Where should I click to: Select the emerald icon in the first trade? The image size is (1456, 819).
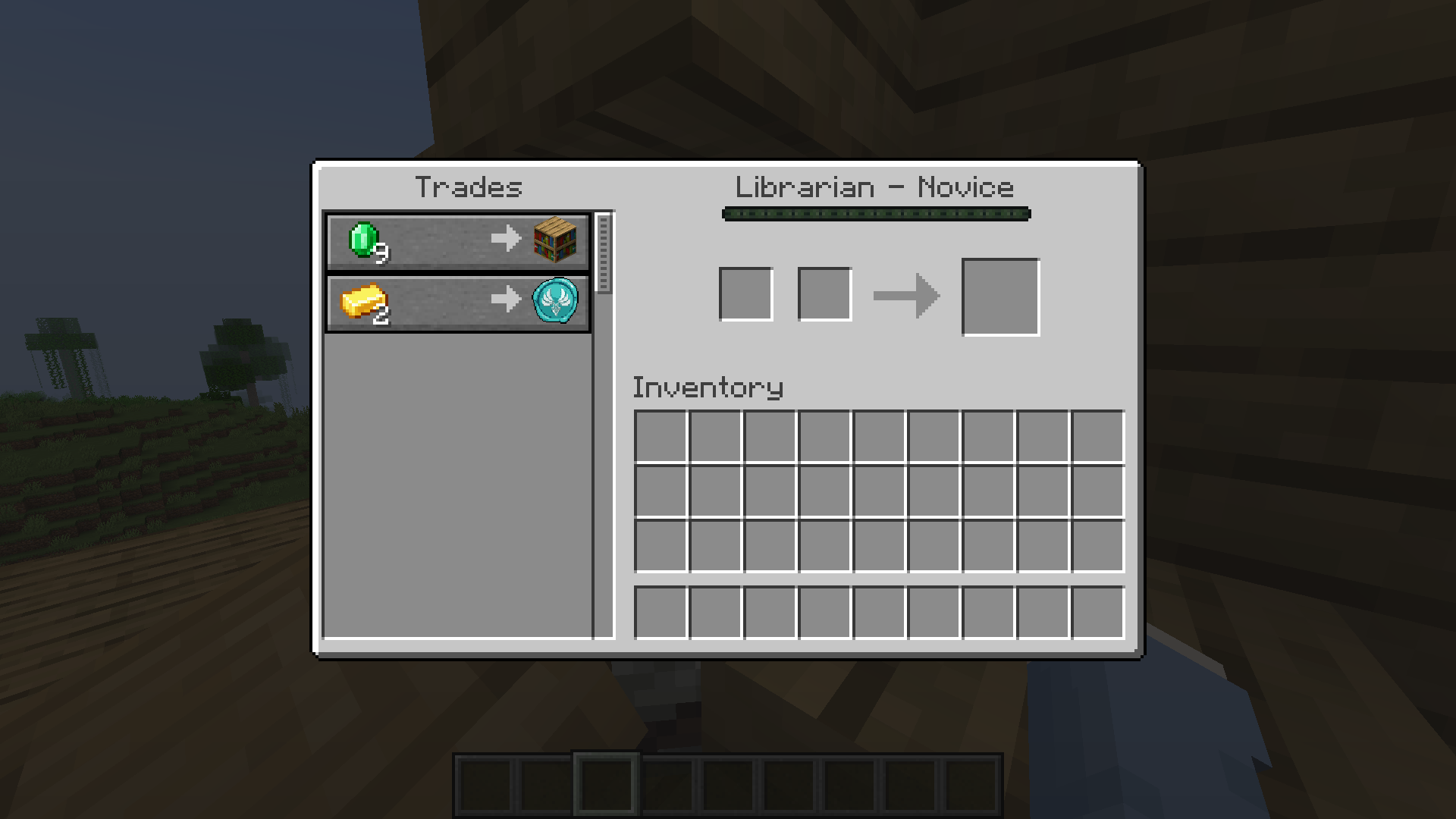click(362, 237)
